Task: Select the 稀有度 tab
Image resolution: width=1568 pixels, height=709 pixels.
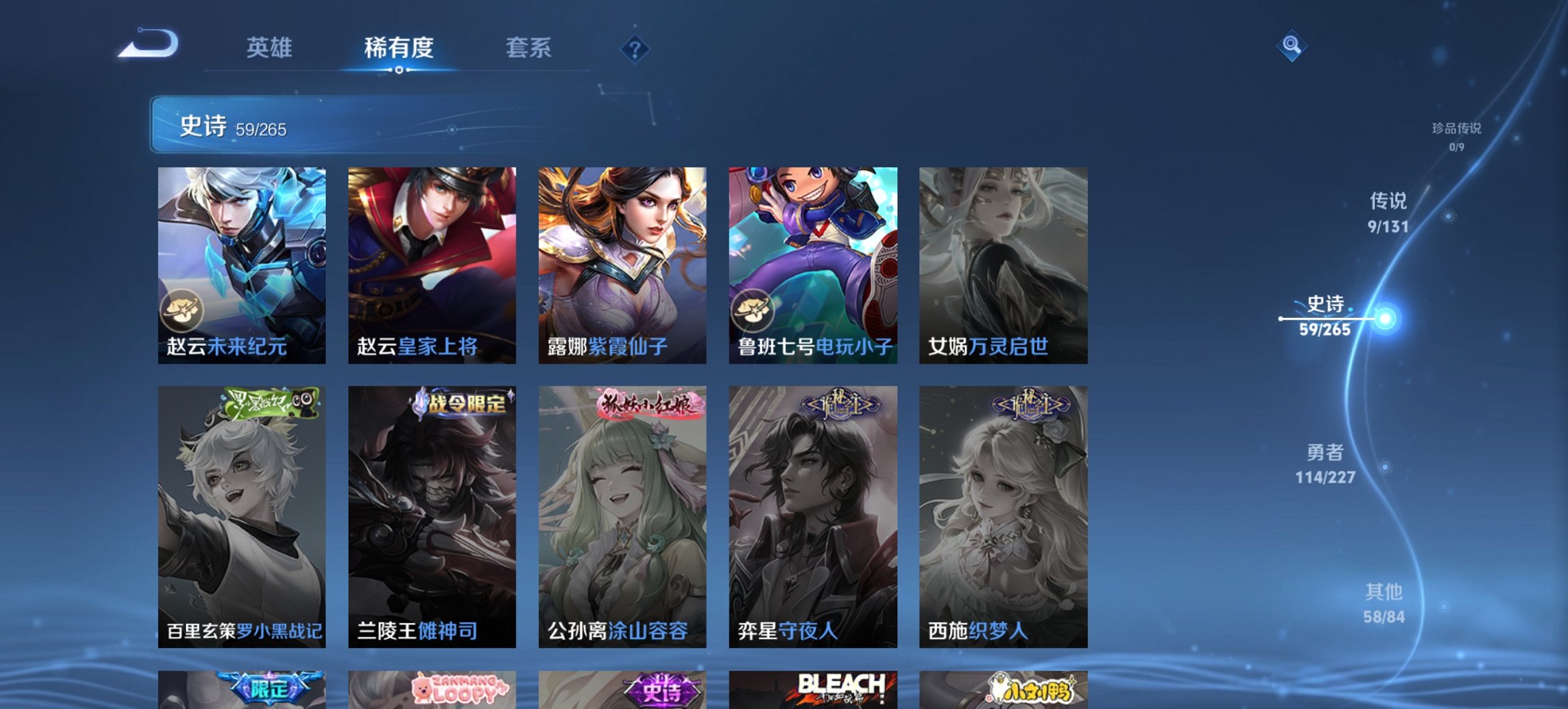Action: [x=398, y=48]
